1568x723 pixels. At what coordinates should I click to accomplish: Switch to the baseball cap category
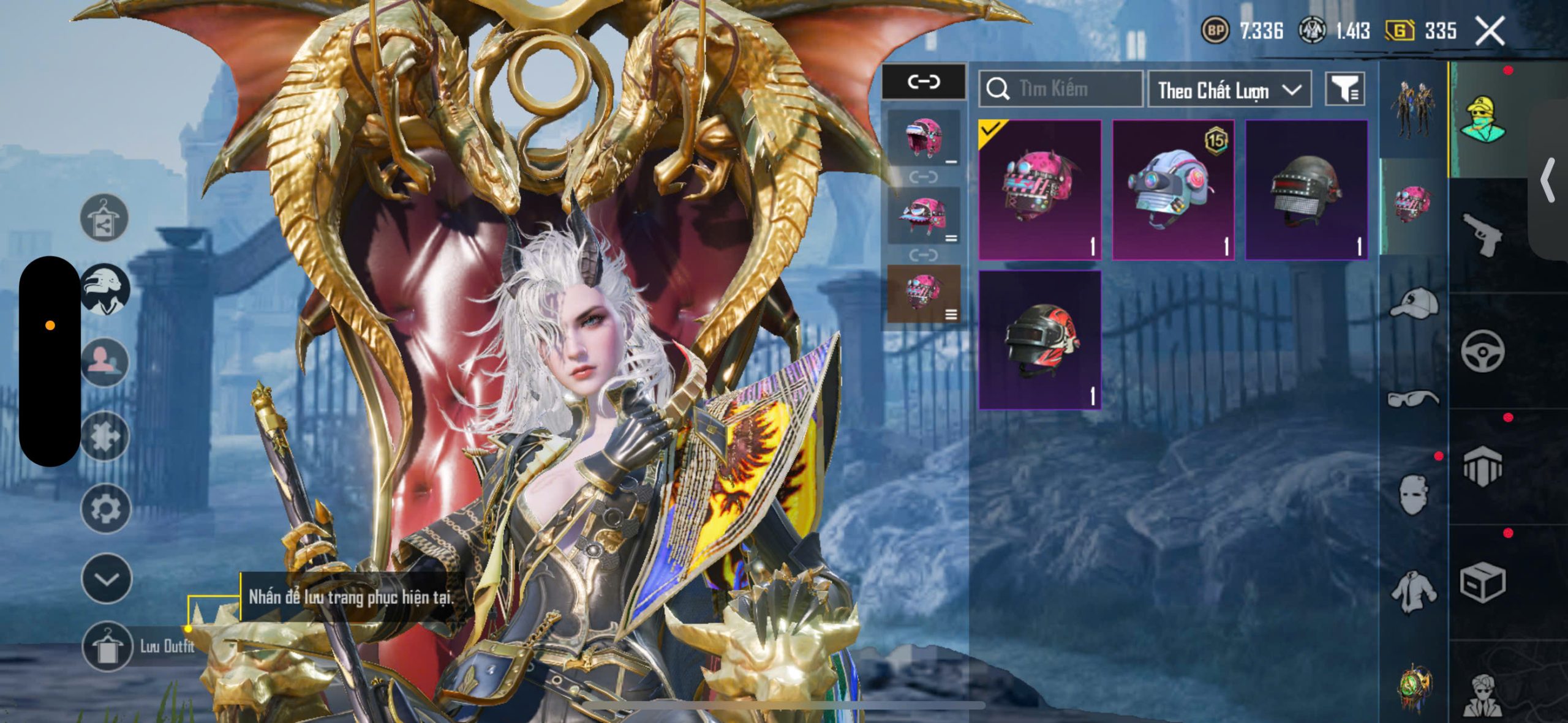tap(1414, 304)
